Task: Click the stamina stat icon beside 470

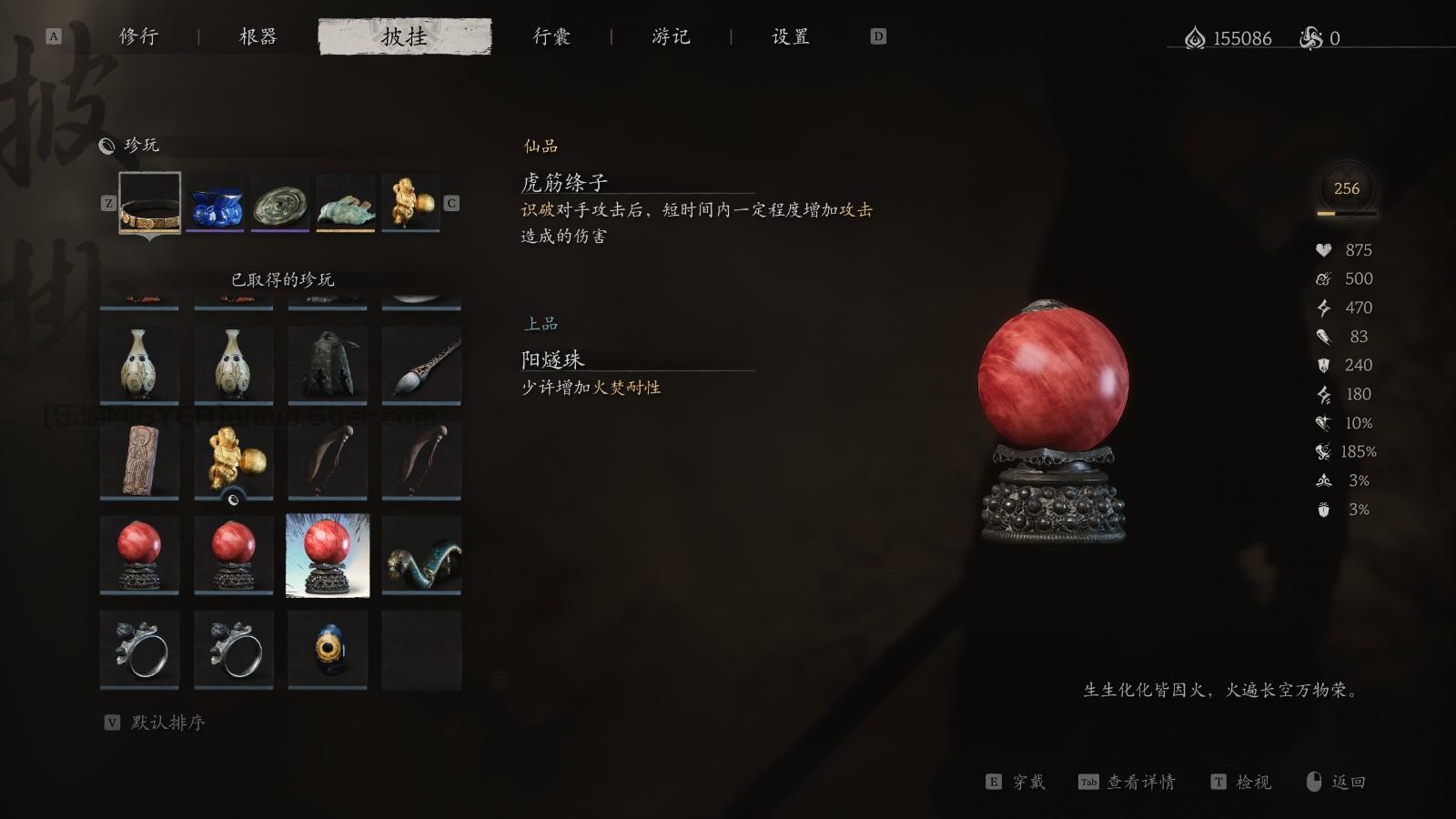Action: pyautogui.click(x=1326, y=308)
